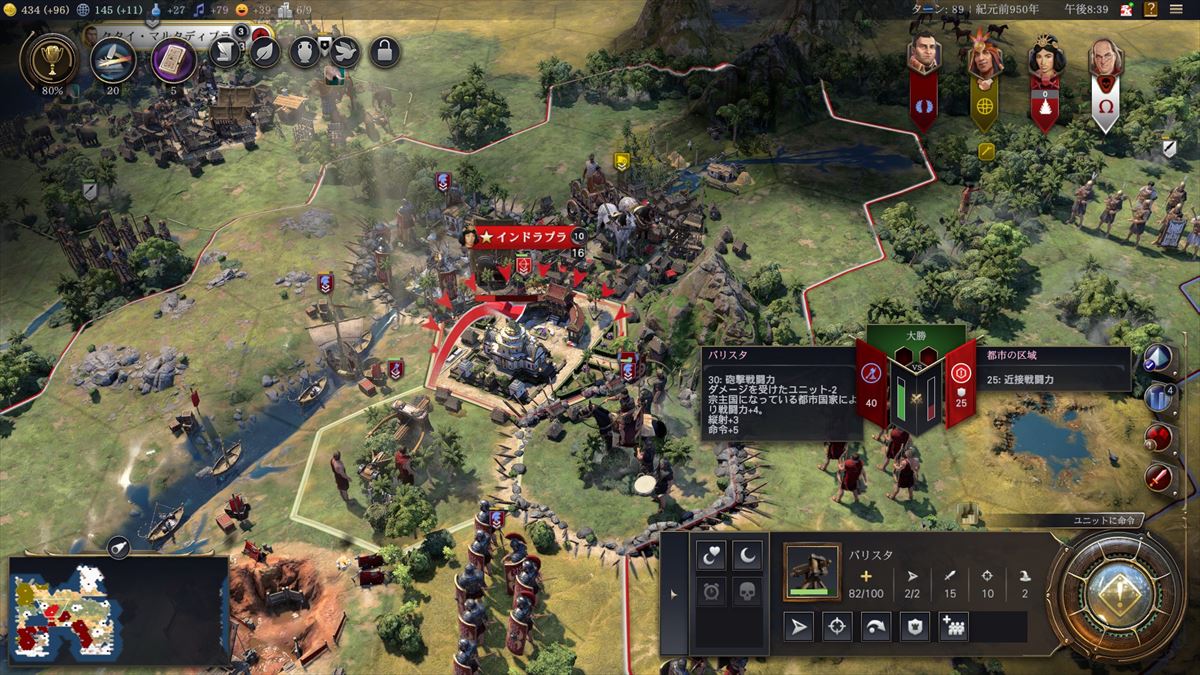The image size is (1200, 675).
Task: Choose the Ballista move command
Action: tap(798, 627)
